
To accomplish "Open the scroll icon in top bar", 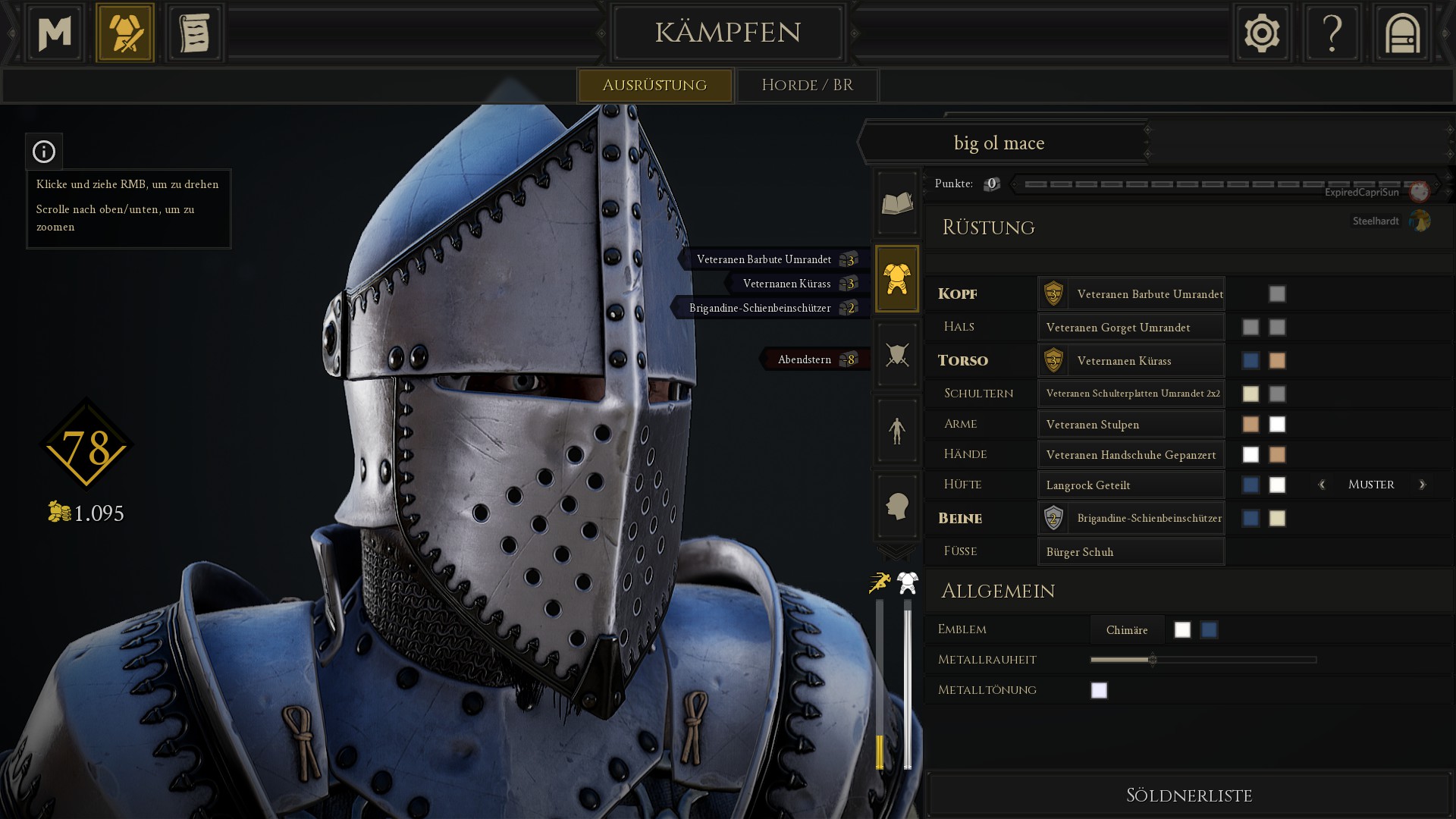I will (194, 33).
